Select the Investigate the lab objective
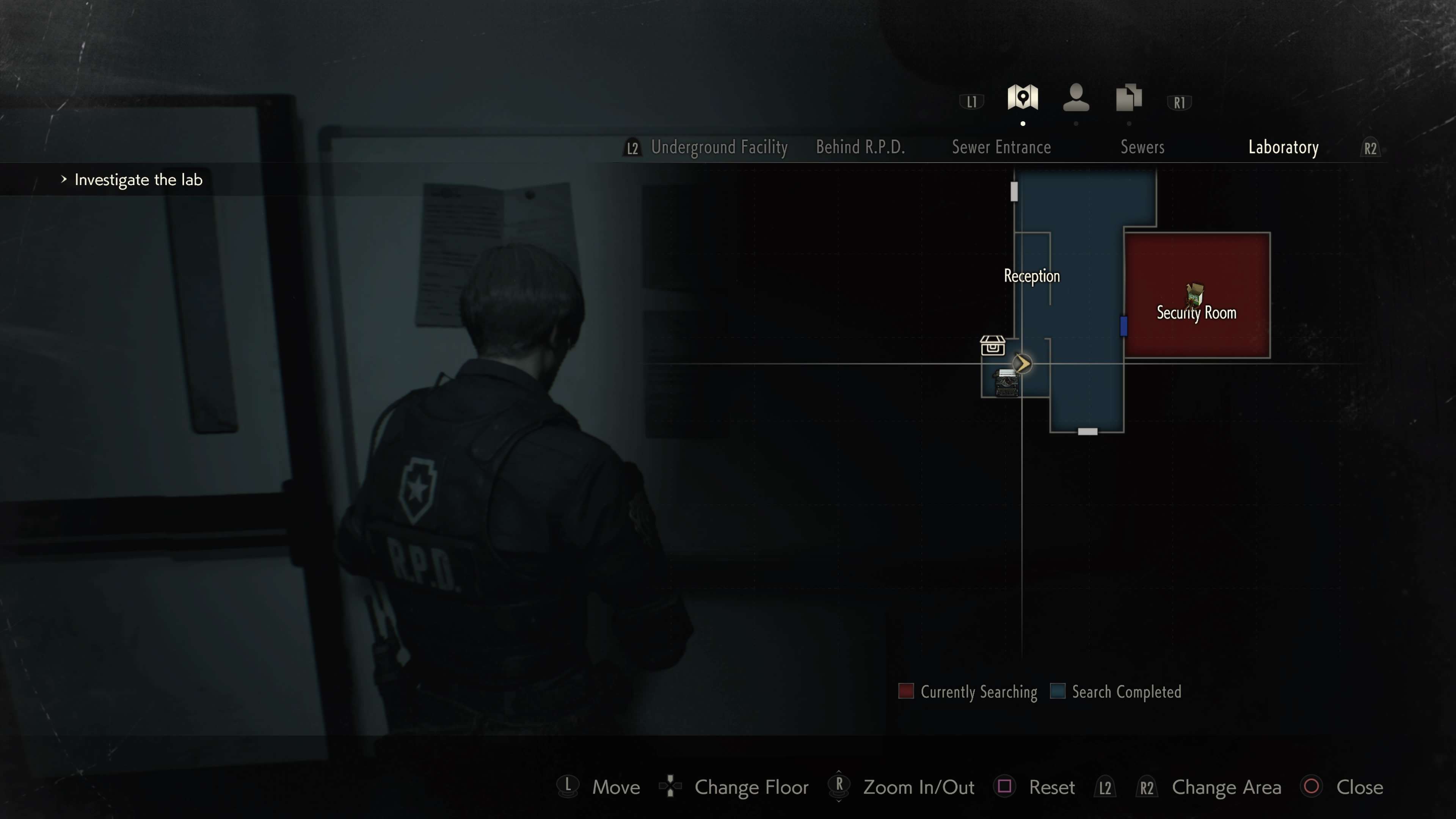1456x819 pixels. pos(138,180)
